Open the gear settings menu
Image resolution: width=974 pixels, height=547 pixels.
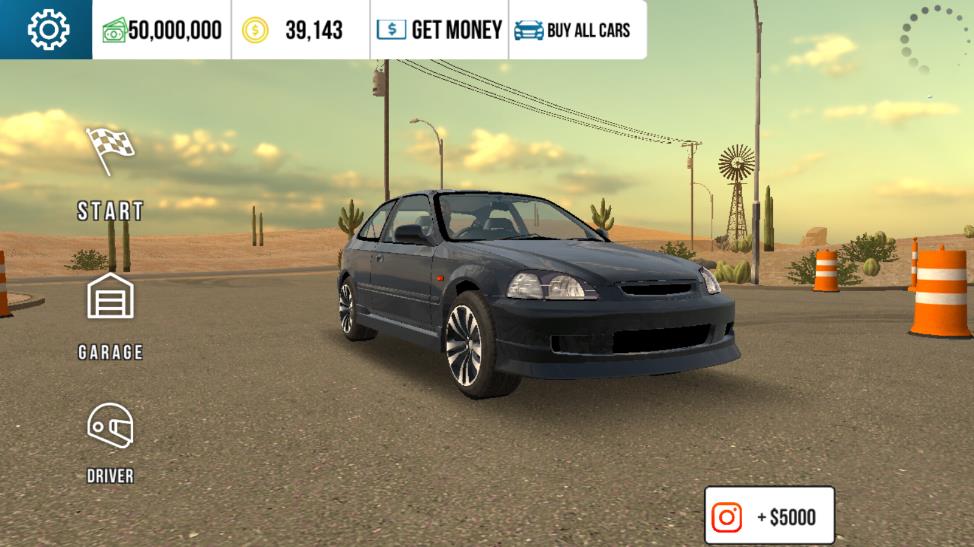47,30
